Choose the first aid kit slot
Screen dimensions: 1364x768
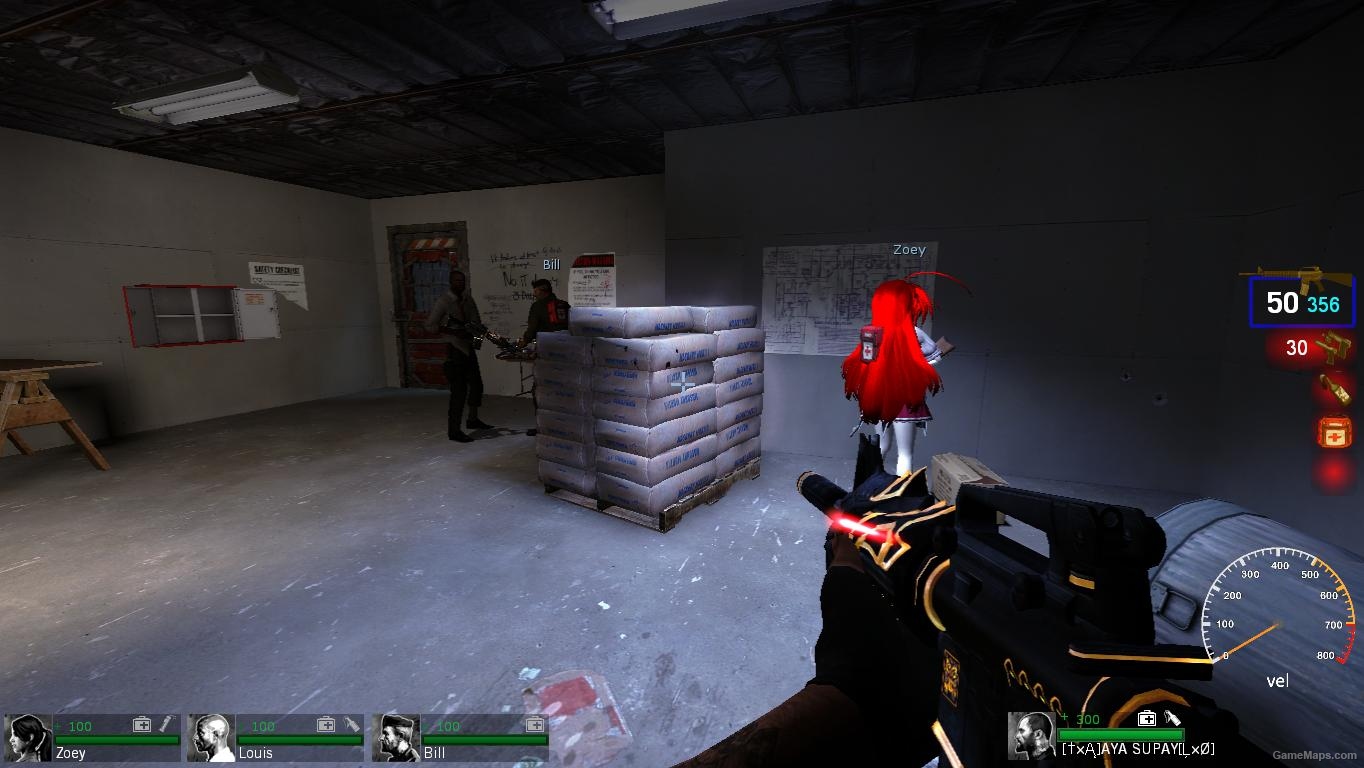tap(1334, 432)
